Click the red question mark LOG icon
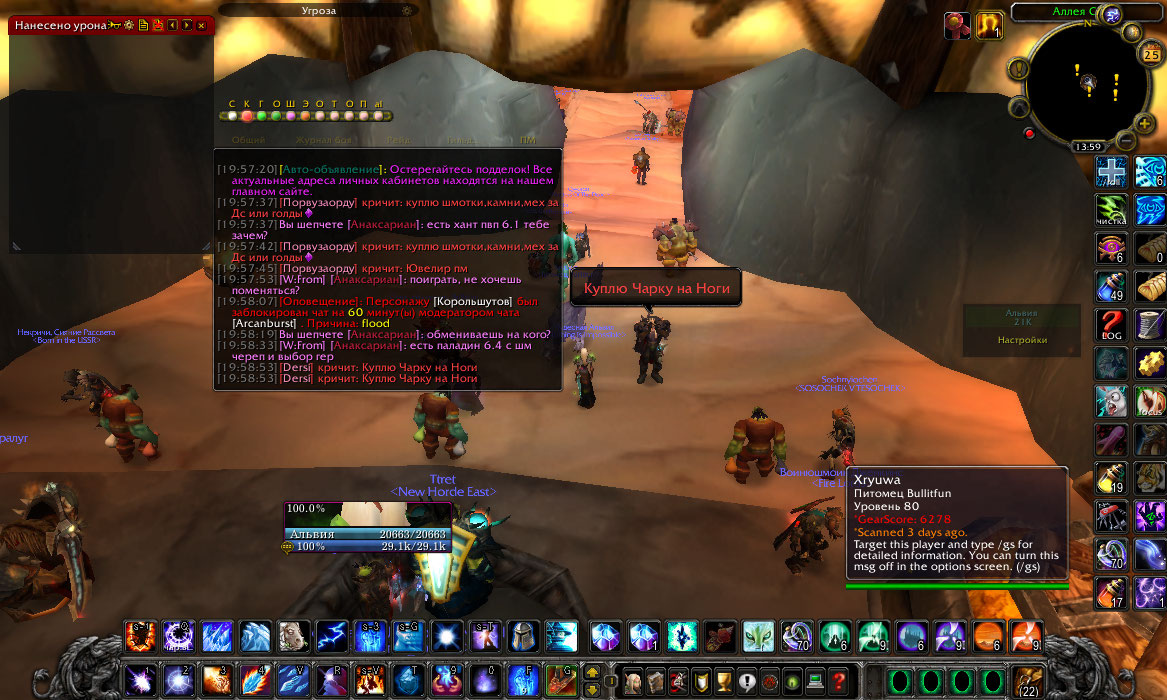 pos(1111,325)
